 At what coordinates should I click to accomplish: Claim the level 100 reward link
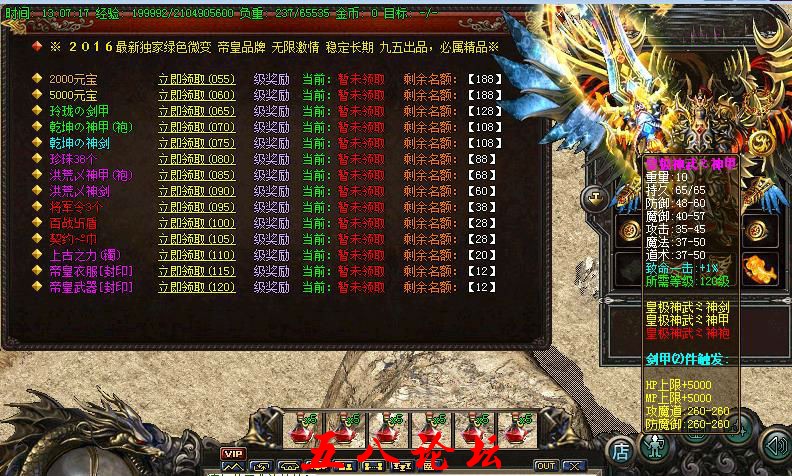[x=196, y=223]
